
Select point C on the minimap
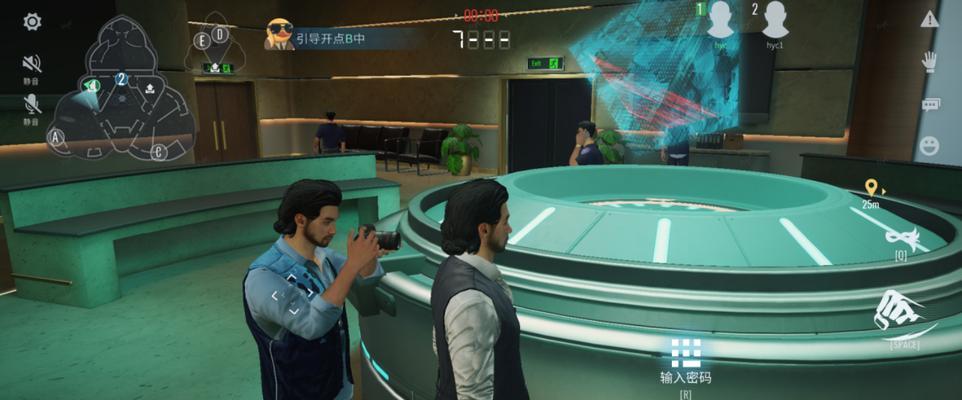[158, 151]
